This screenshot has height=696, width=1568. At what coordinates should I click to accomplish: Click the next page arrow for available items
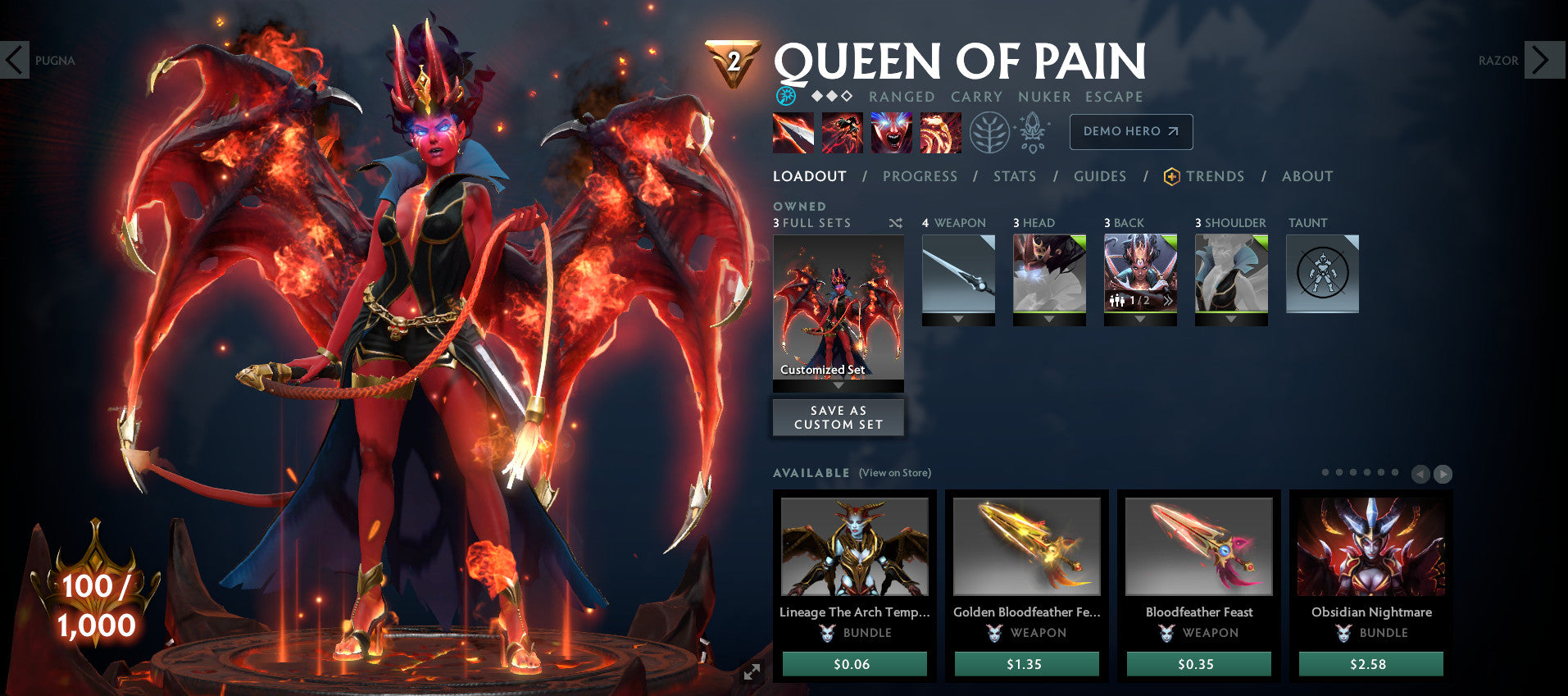tap(1441, 474)
